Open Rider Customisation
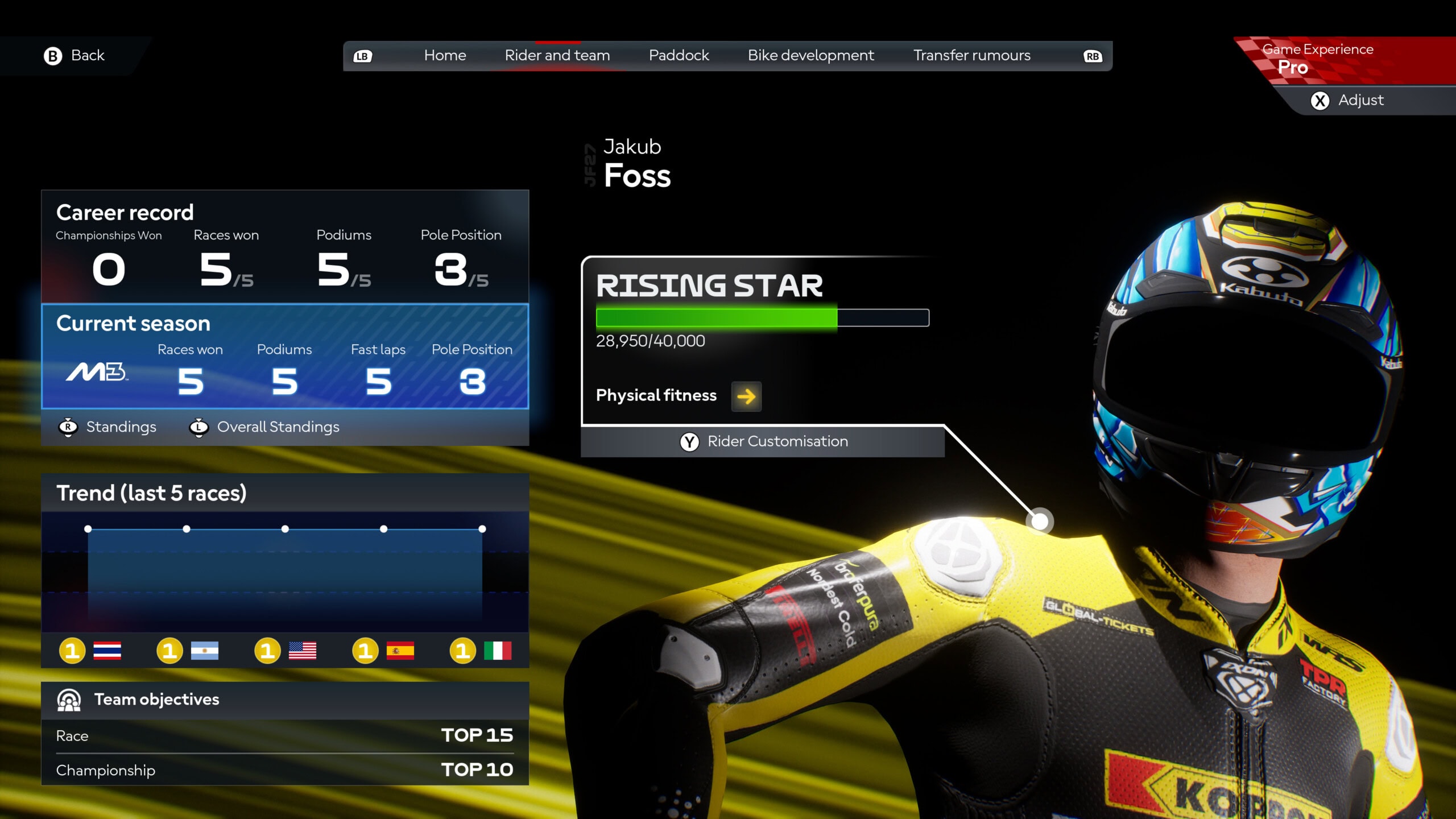Viewport: 1456px width, 819px height. pos(763,442)
